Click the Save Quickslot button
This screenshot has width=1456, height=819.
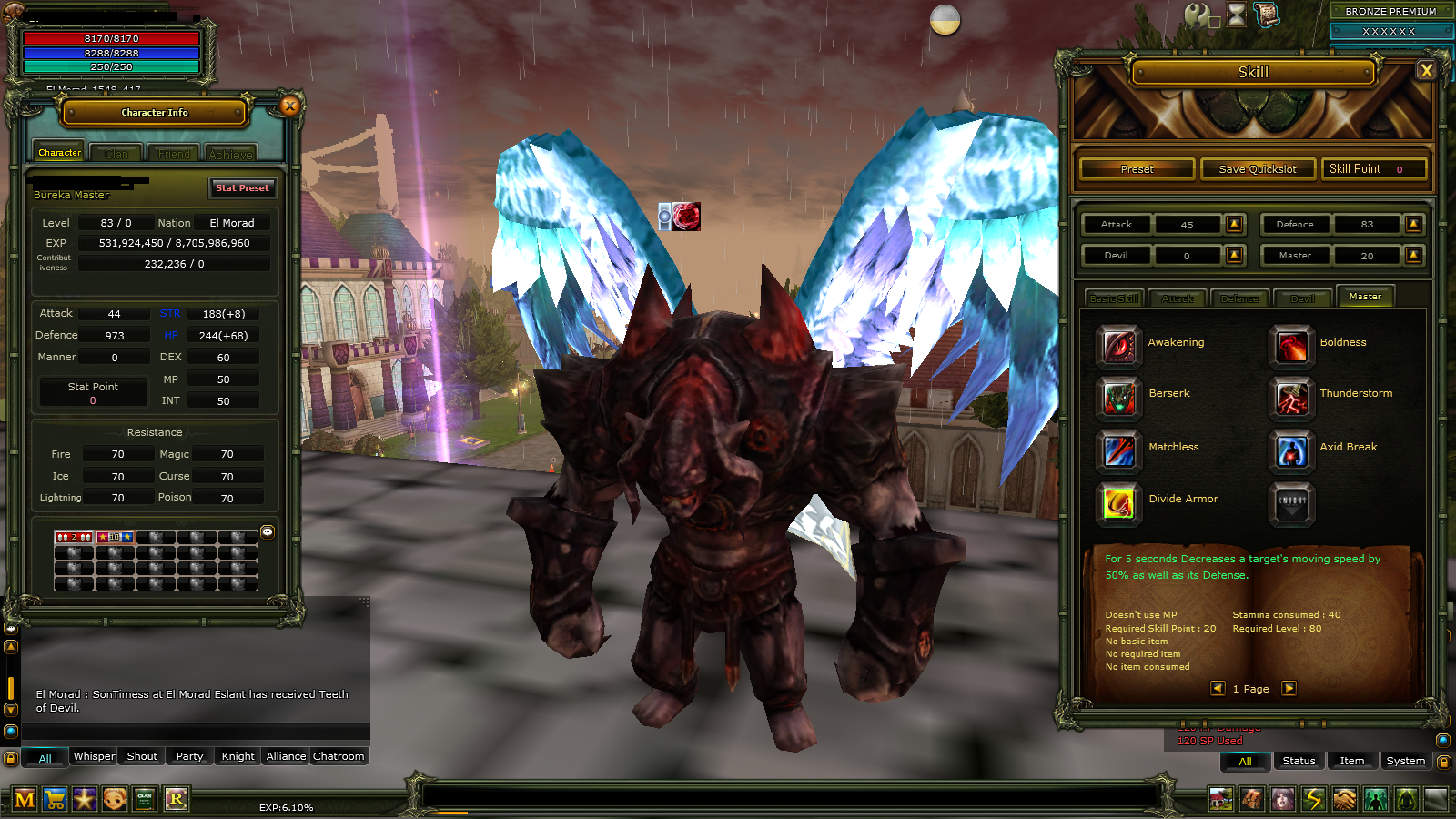coord(1258,168)
